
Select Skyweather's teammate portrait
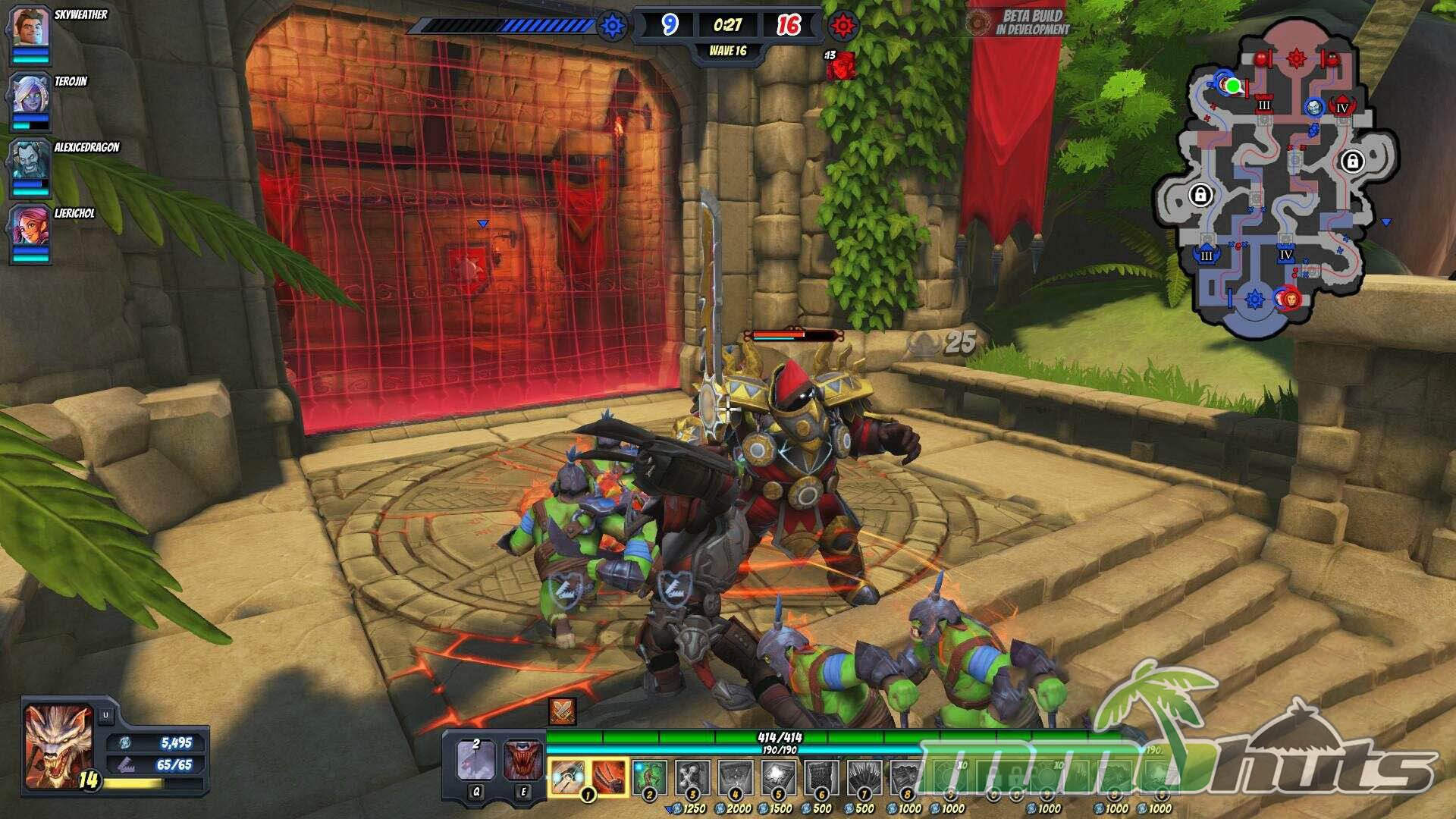point(30,29)
